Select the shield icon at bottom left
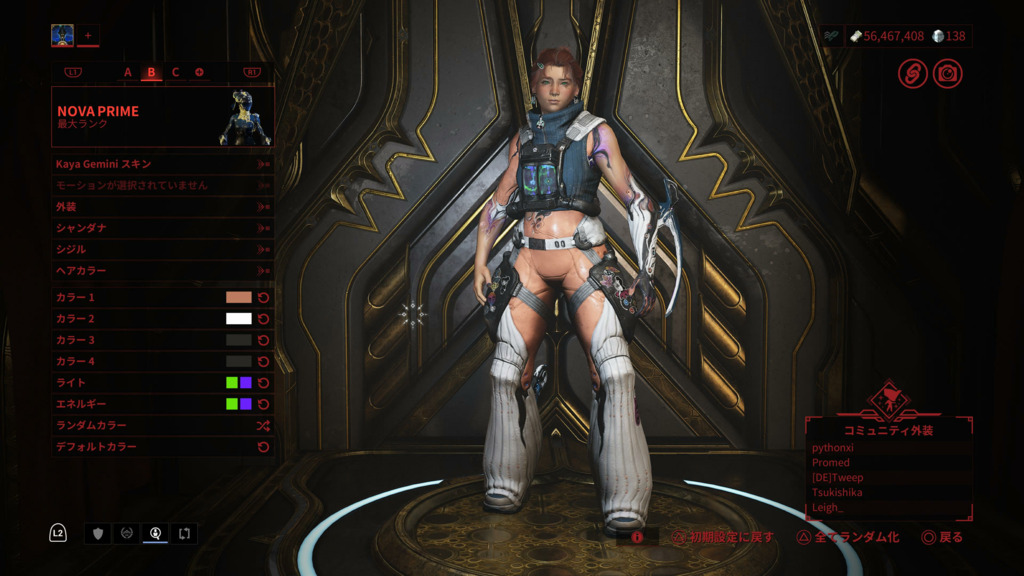 [98, 534]
